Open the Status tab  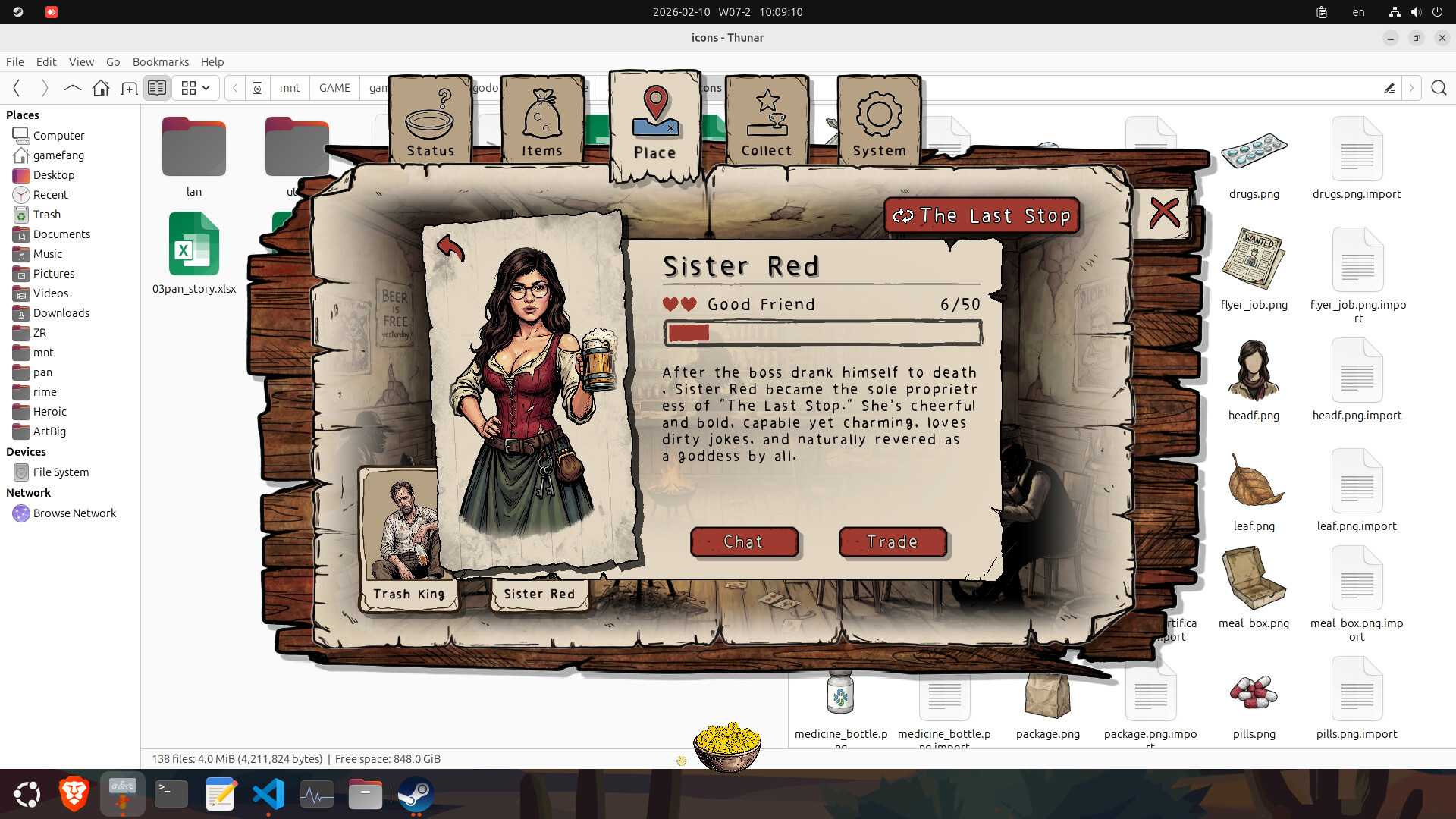(430, 121)
